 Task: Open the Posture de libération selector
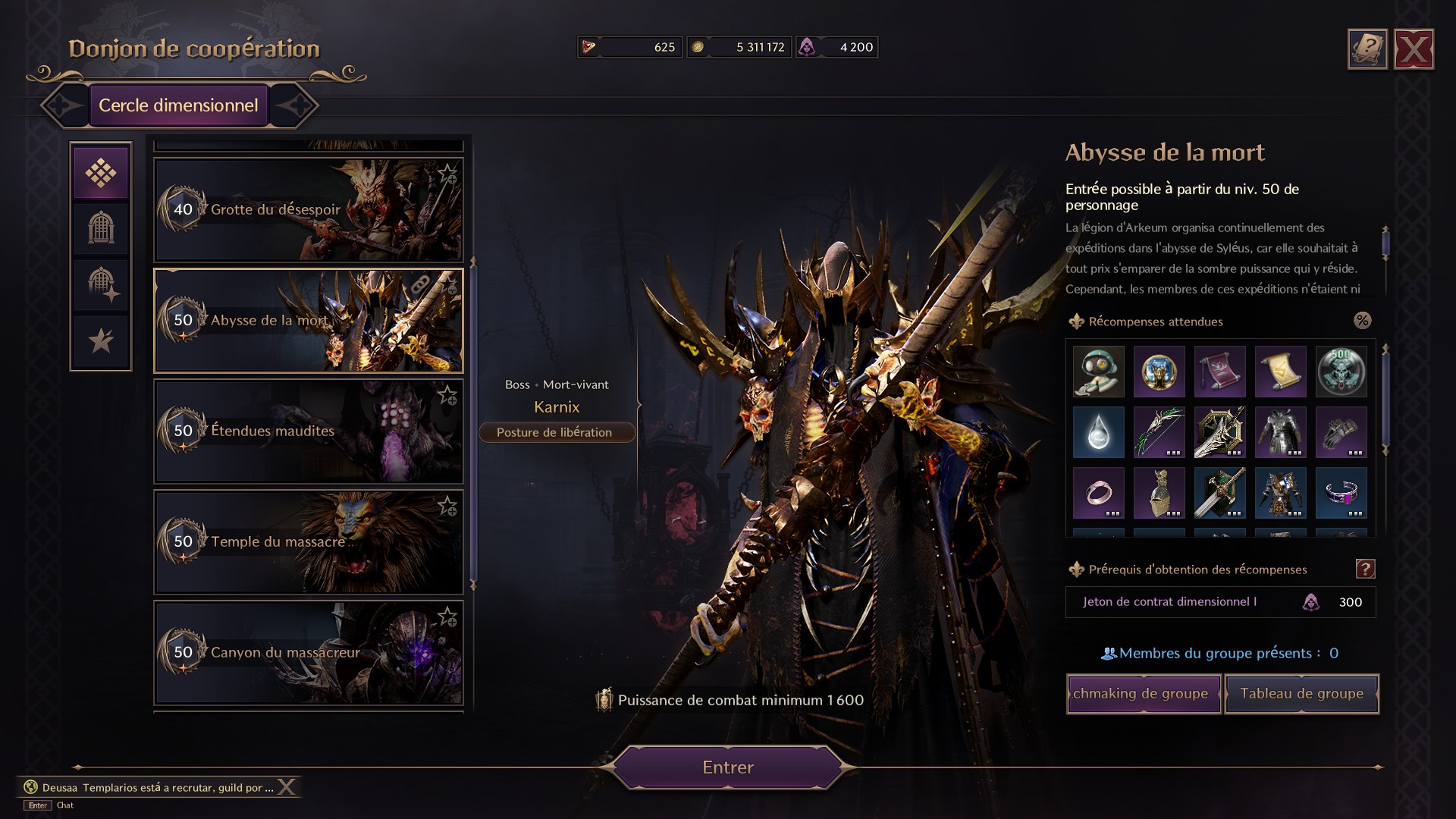click(557, 432)
